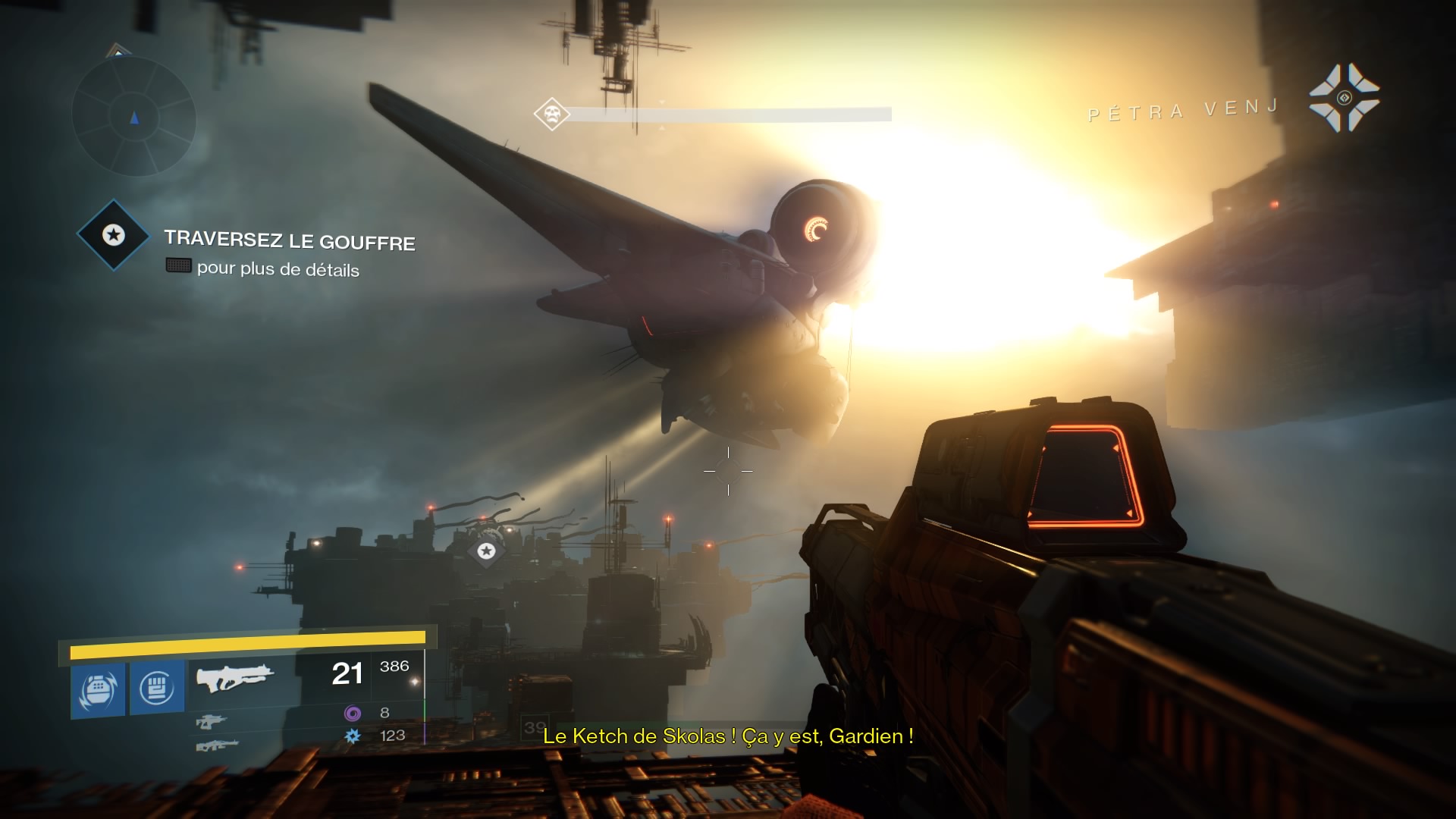Screen dimensions: 1456x819
Task: Select the Traversez le Gouffre objective tracker icon
Action: 114,235
